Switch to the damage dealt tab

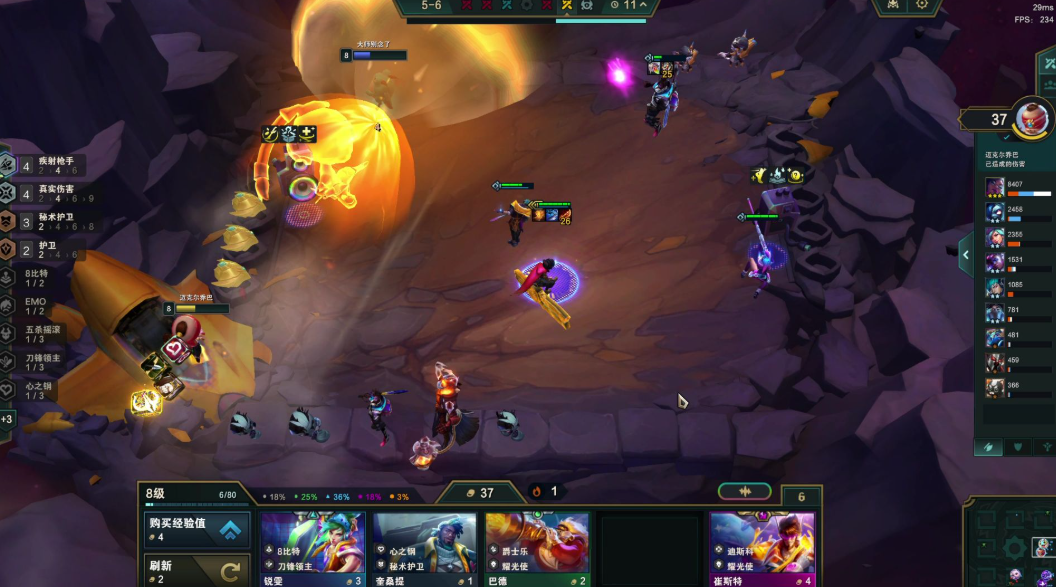pyautogui.click(x=988, y=447)
